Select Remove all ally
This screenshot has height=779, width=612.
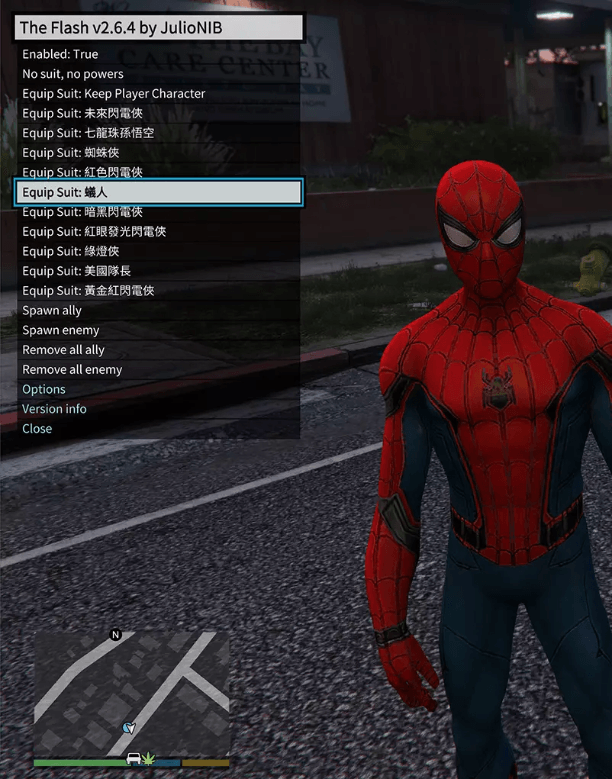[63, 350]
